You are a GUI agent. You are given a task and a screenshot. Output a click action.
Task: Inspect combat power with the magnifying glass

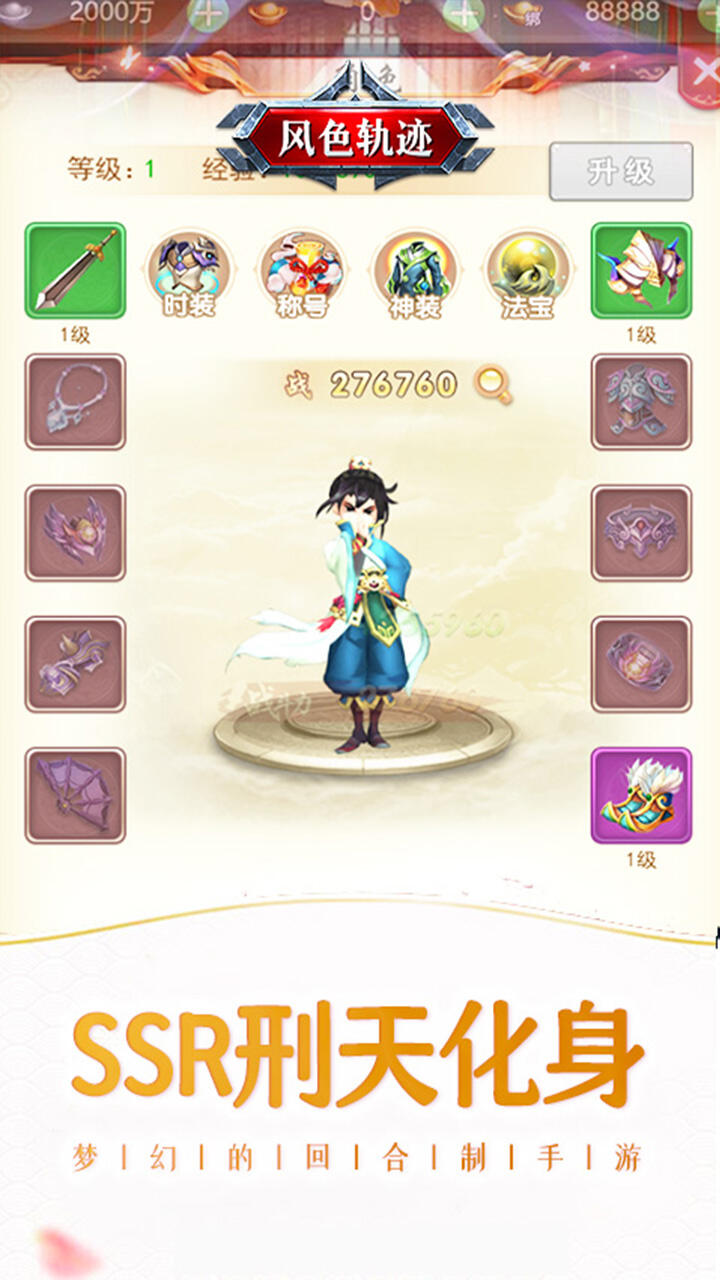tap(492, 384)
